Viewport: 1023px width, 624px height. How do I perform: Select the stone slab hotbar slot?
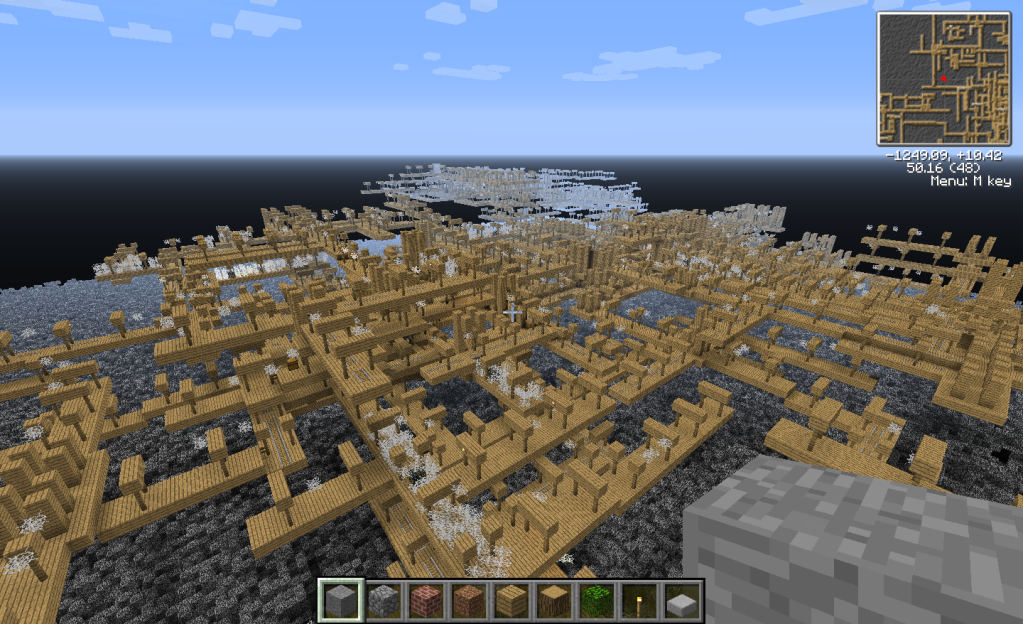pyautogui.click(x=682, y=601)
